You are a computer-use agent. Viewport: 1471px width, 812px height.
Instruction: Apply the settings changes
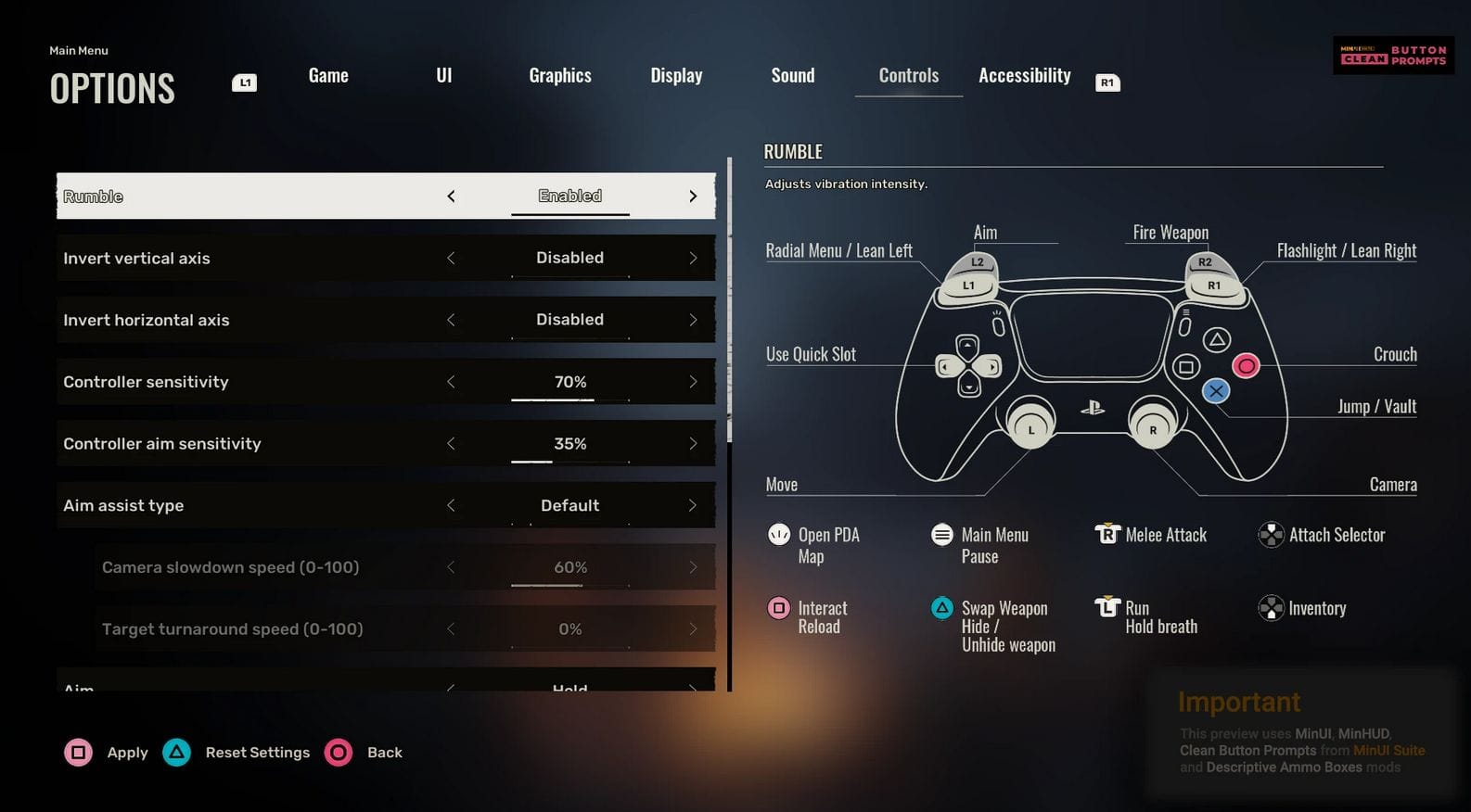point(107,753)
